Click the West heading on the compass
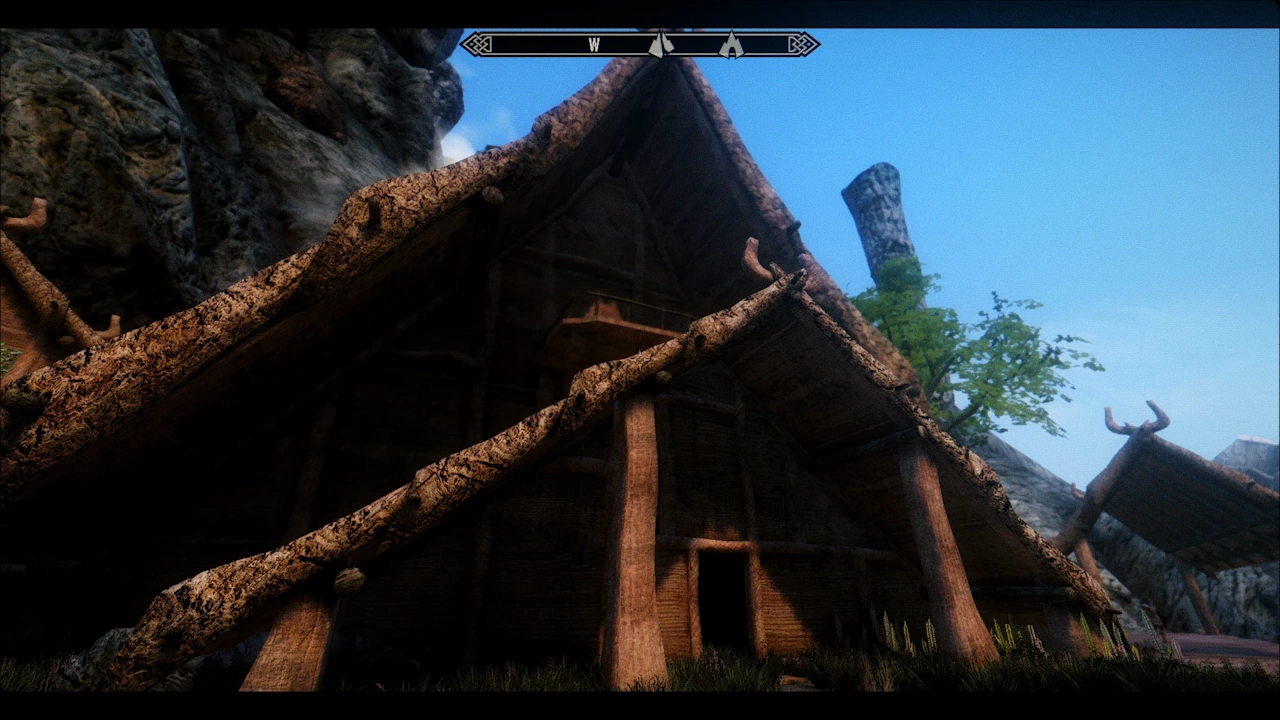Screen dimensions: 1280x720 tap(594, 45)
